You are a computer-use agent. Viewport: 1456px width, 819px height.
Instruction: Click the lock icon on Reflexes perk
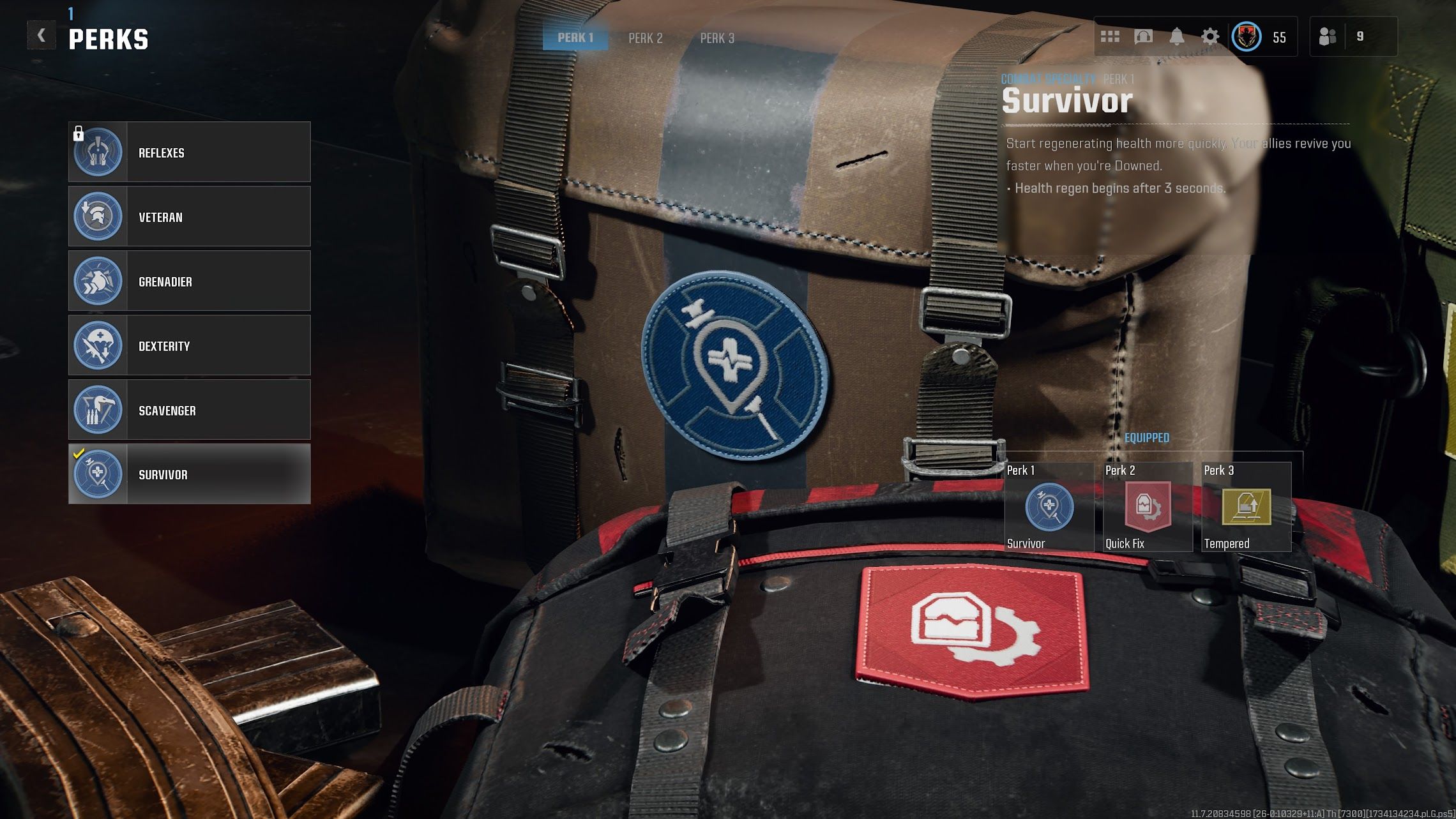point(78,134)
